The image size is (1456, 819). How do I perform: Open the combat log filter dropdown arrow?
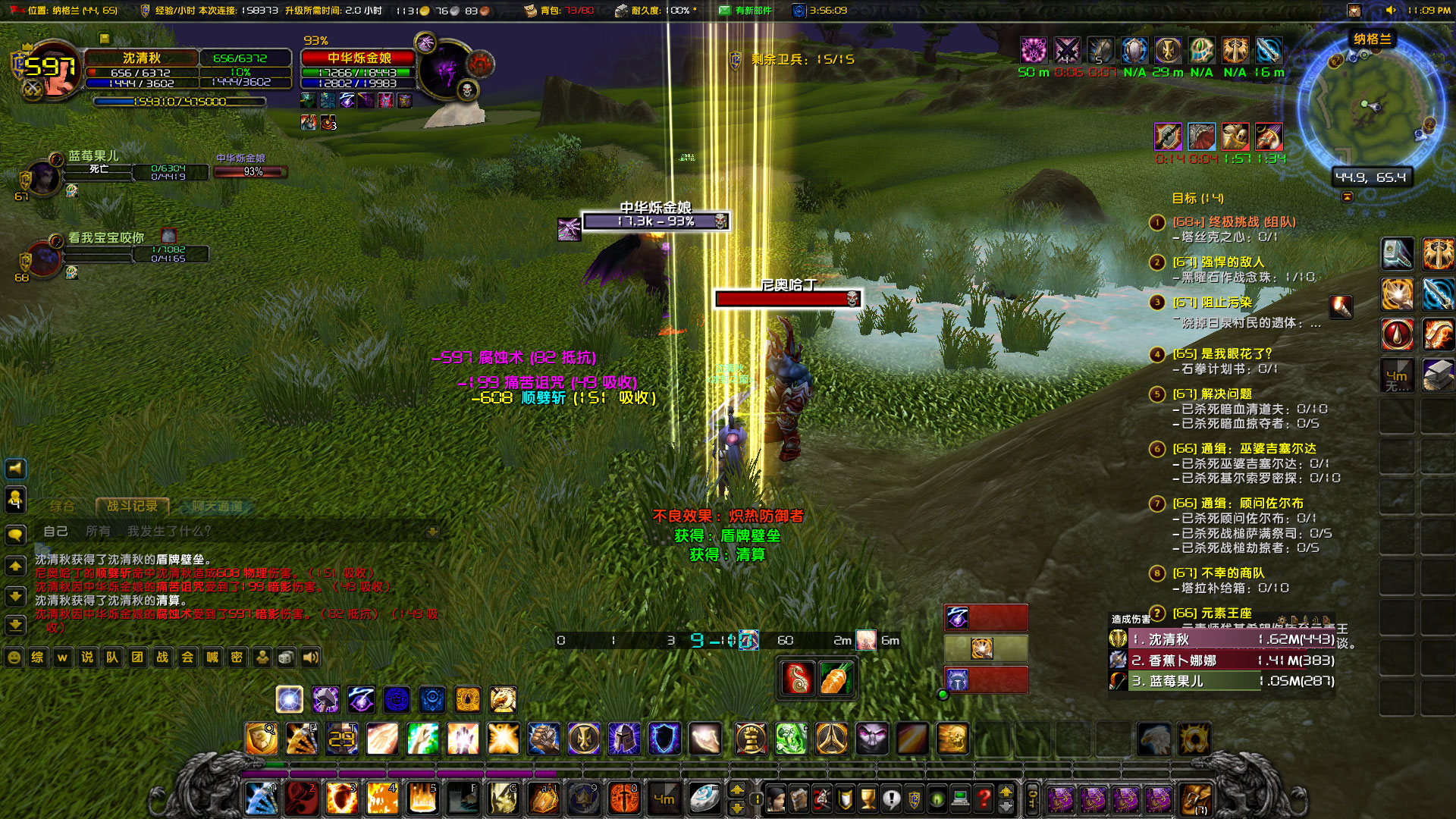433,532
